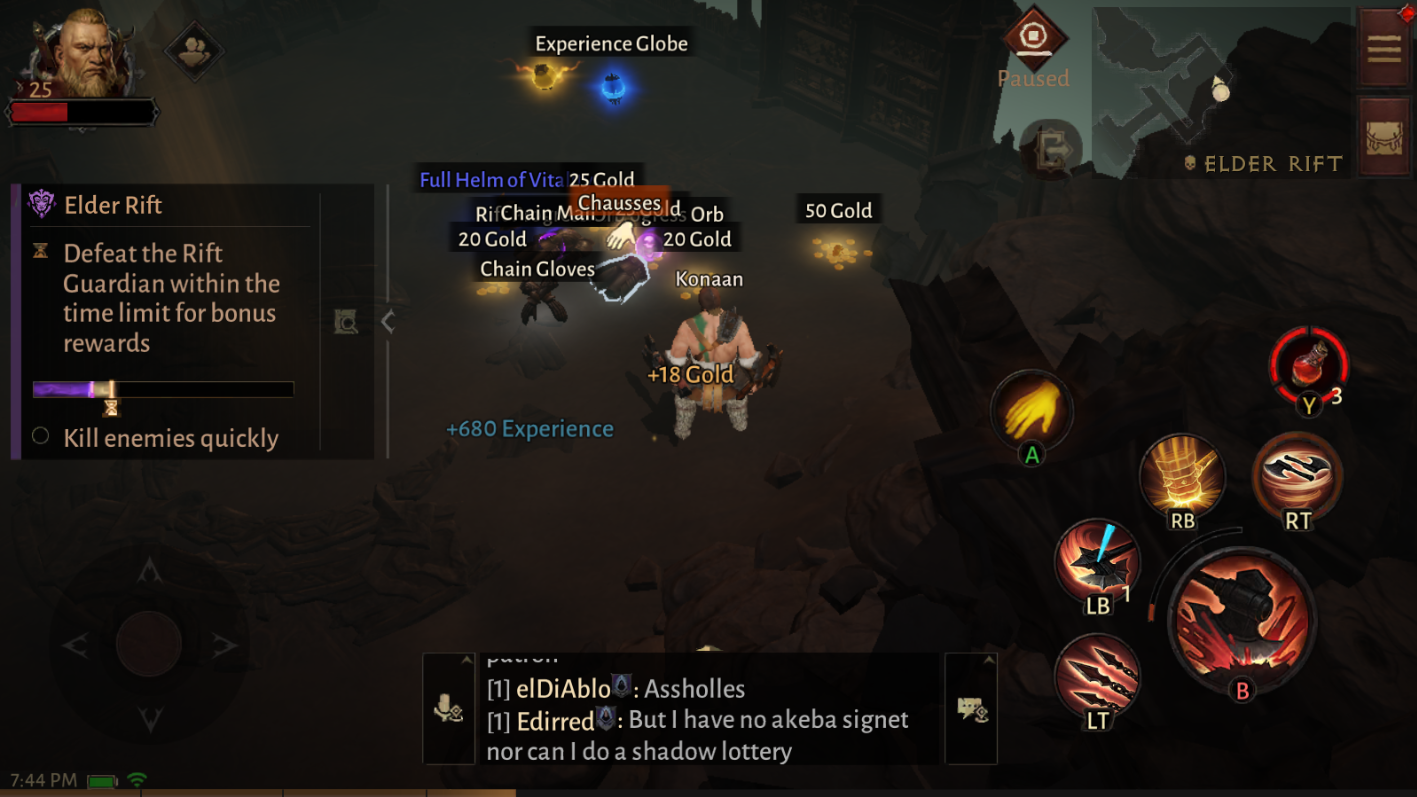The height and width of the screenshot is (797, 1417).
Task: Toggle the quick chat panel icon
Action: coord(970,709)
